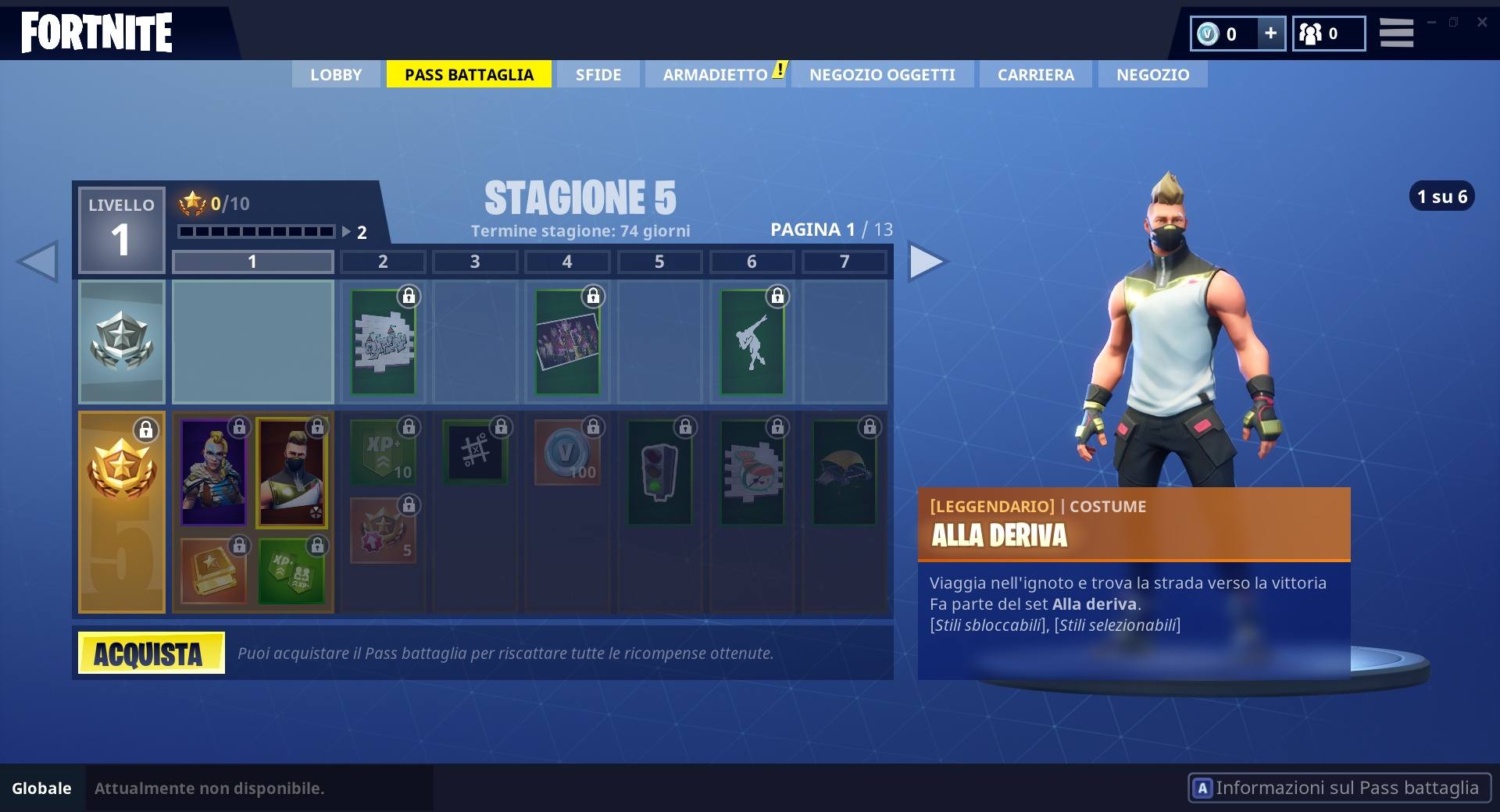Add V-Bucks with the plus button
1500x812 pixels.
click(x=1270, y=34)
